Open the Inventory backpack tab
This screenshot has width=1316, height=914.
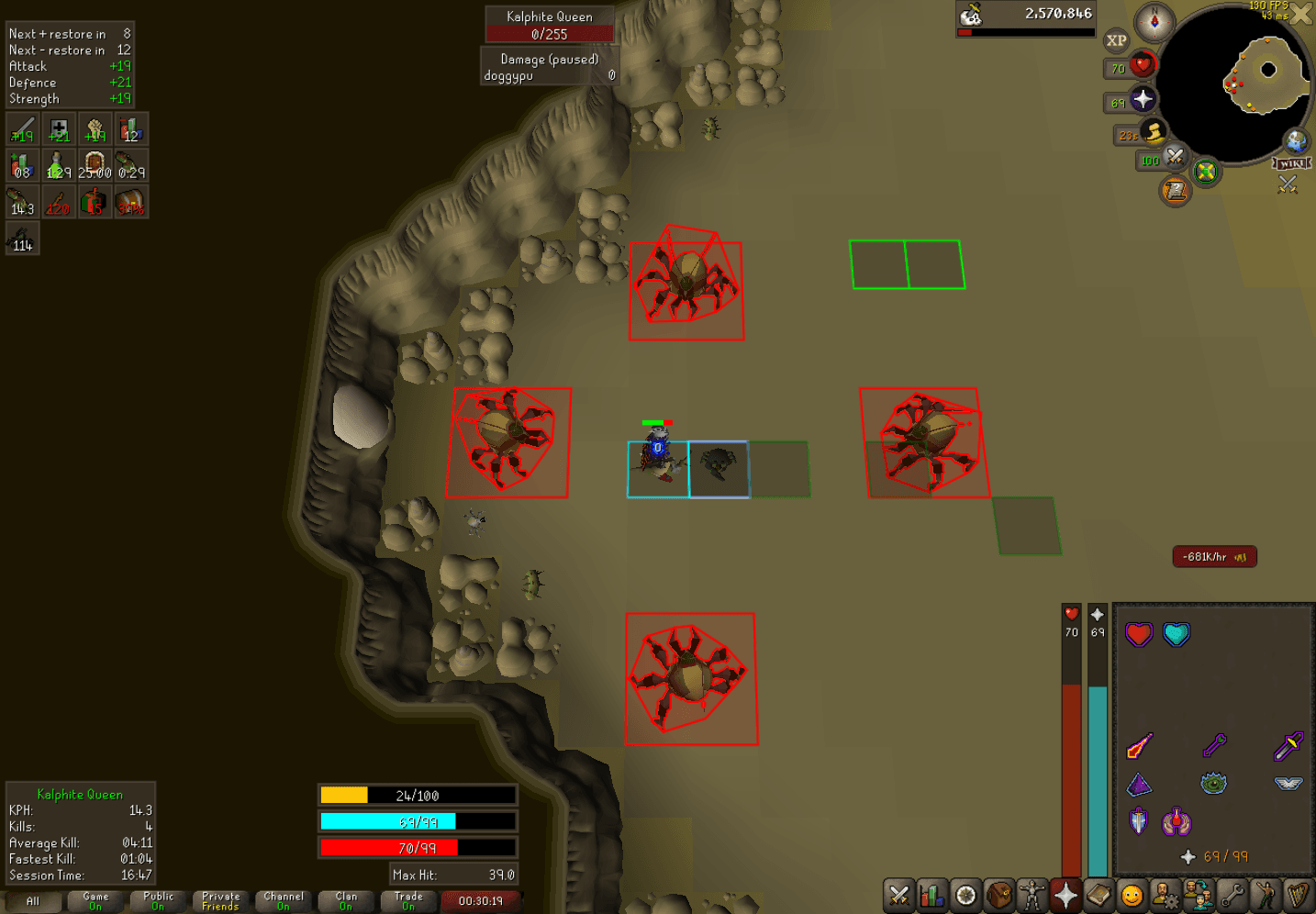pos(997,897)
